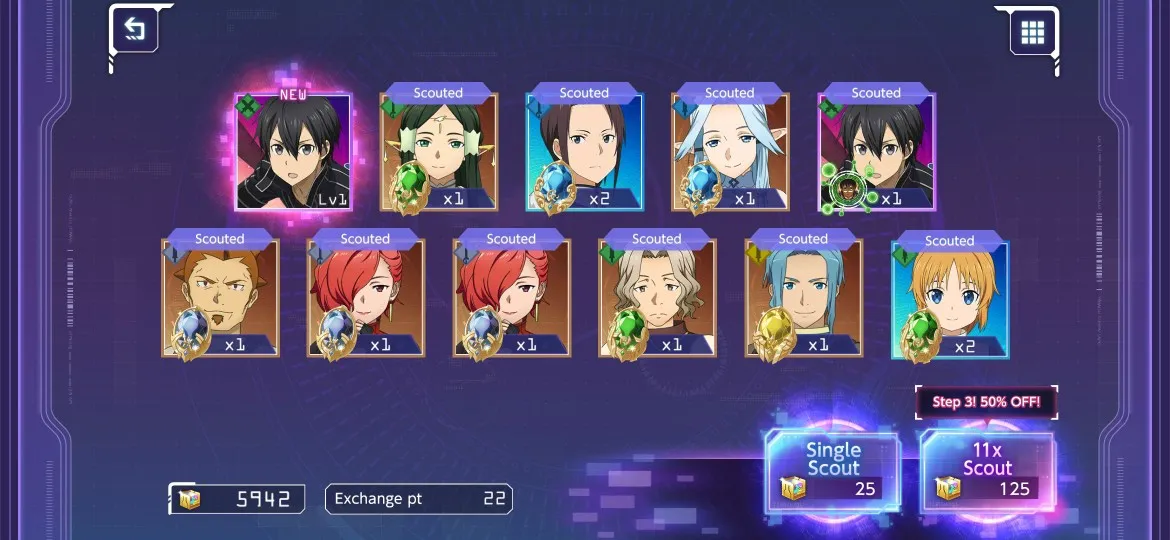1170x540 pixels.
Task: Choose the brown-haired goatee man card
Action: 220,298
